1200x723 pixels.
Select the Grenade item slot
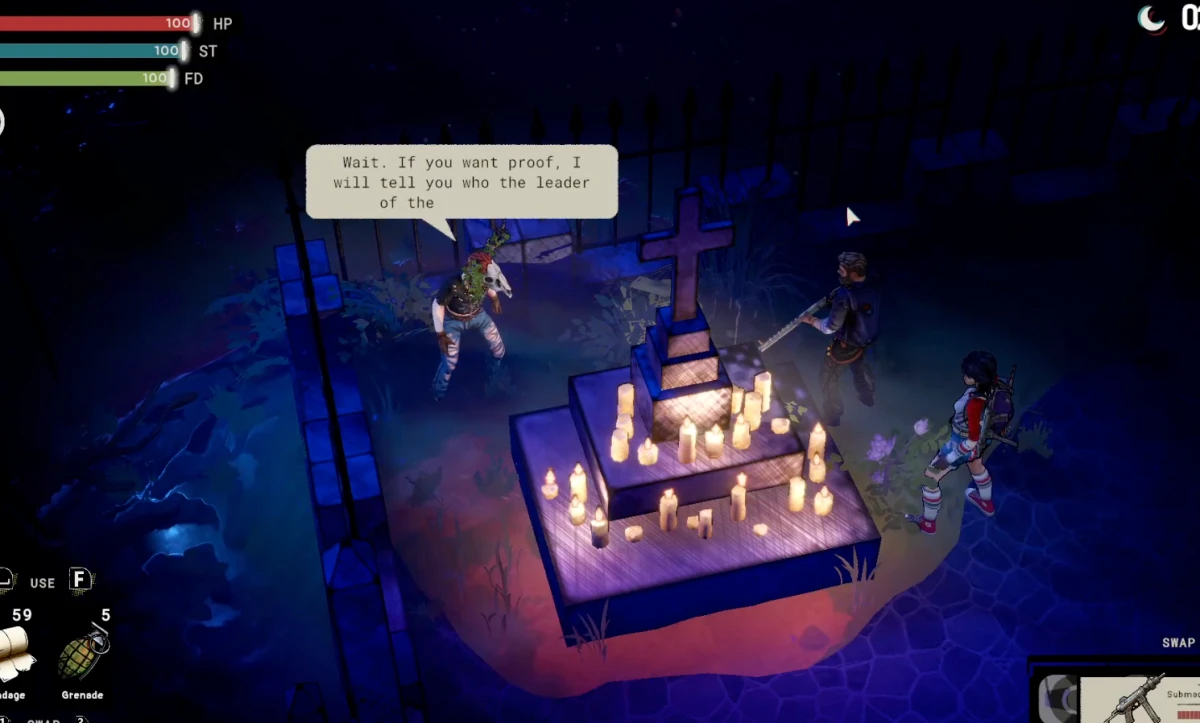click(x=80, y=655)
